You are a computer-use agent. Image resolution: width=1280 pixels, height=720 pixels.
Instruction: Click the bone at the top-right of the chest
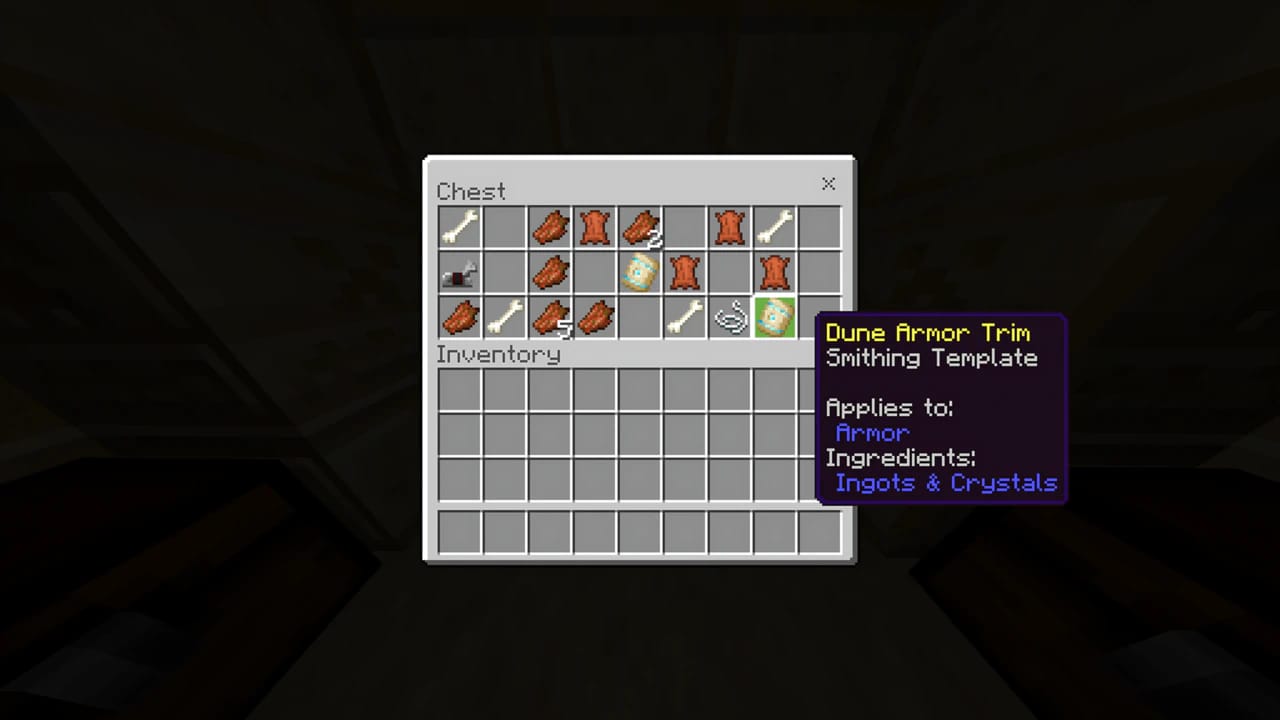click(x=774, y=227)
